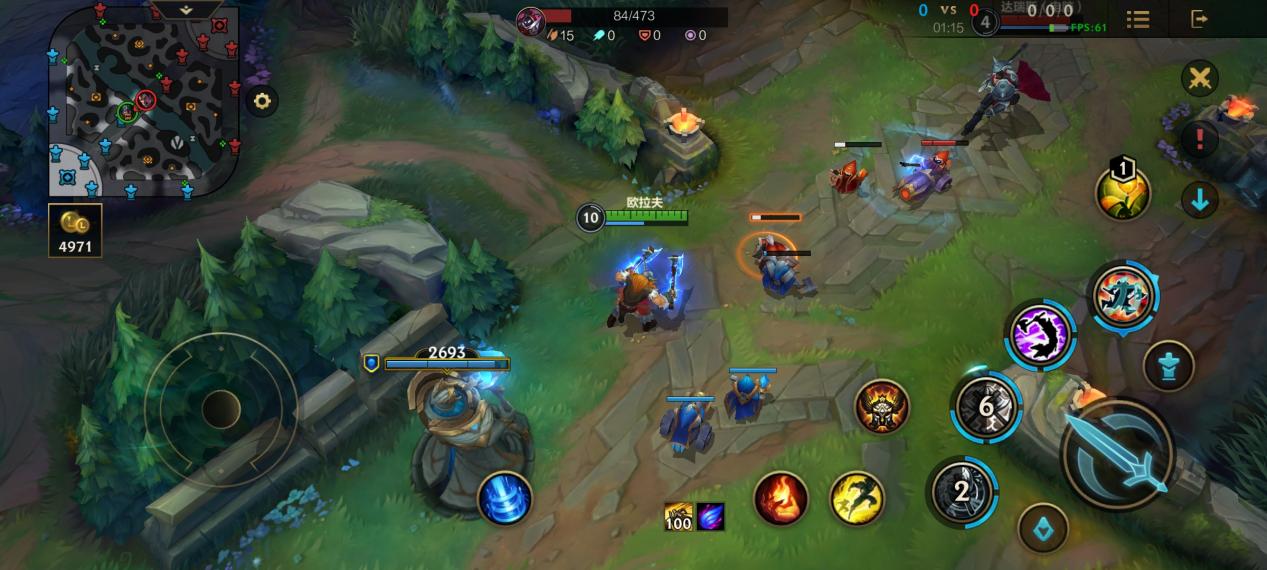Open the scoreboard list icon

pos(1137,19)
